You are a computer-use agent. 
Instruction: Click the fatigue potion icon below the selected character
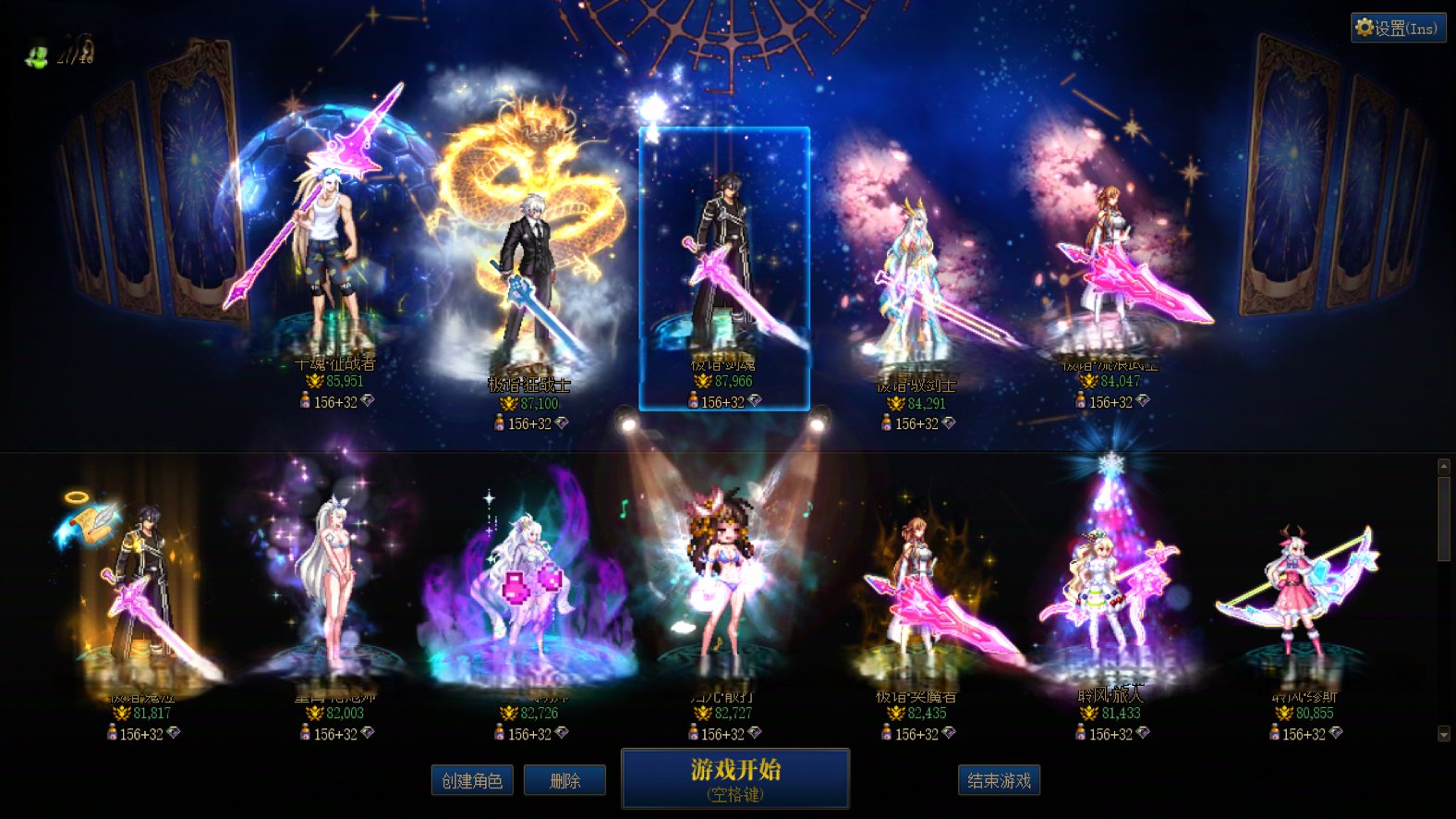tap(694, 401)
